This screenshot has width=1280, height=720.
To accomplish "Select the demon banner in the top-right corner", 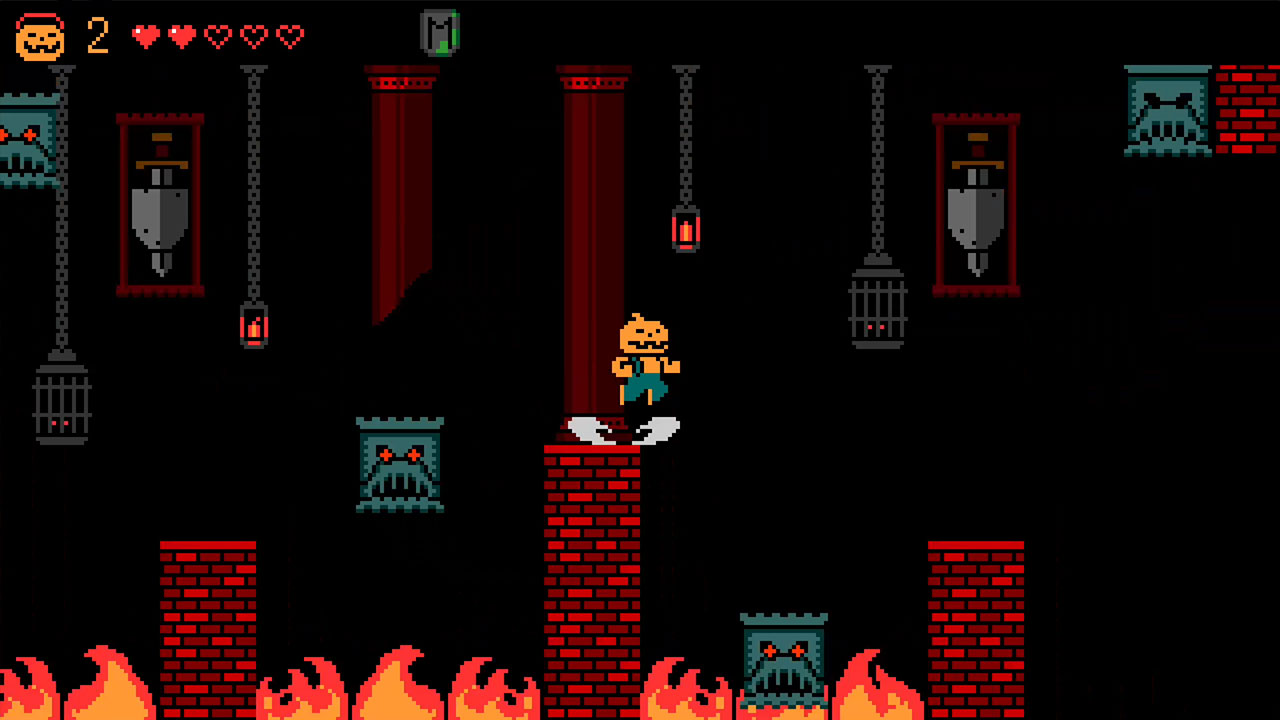I will click(x=1166, y=112).
